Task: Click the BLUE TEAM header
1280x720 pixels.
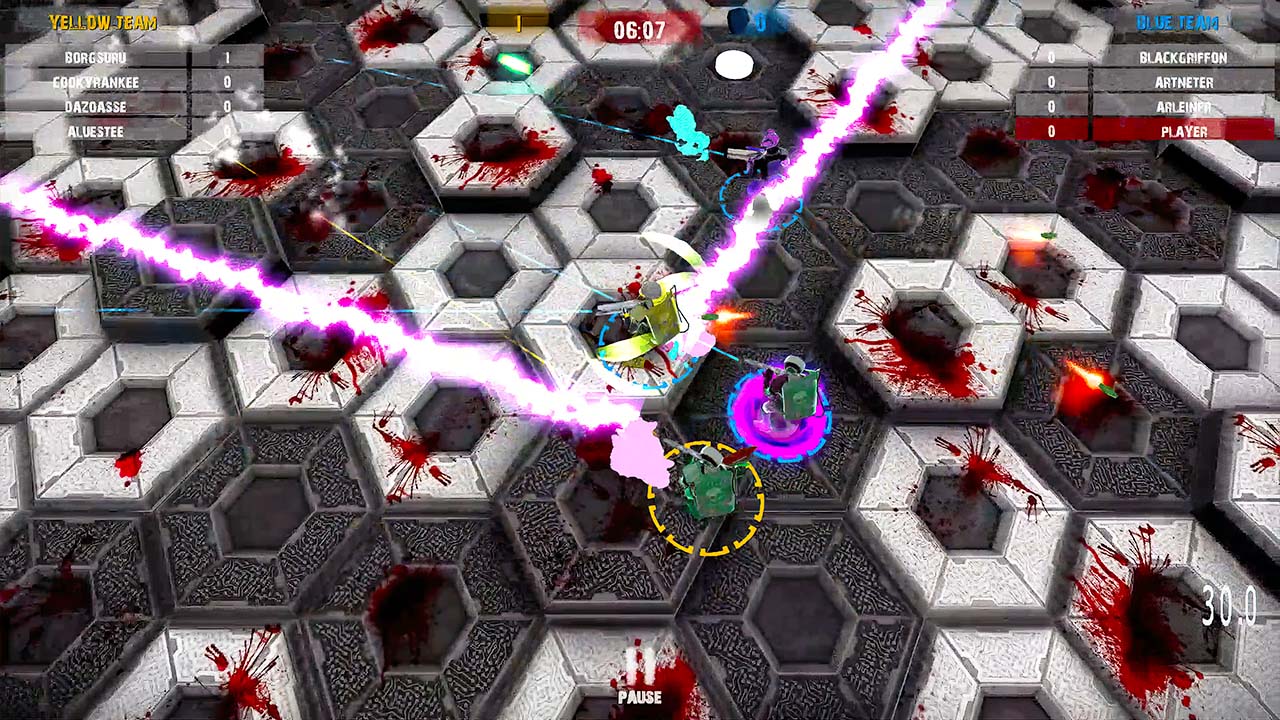Action: click(1177, 22)
